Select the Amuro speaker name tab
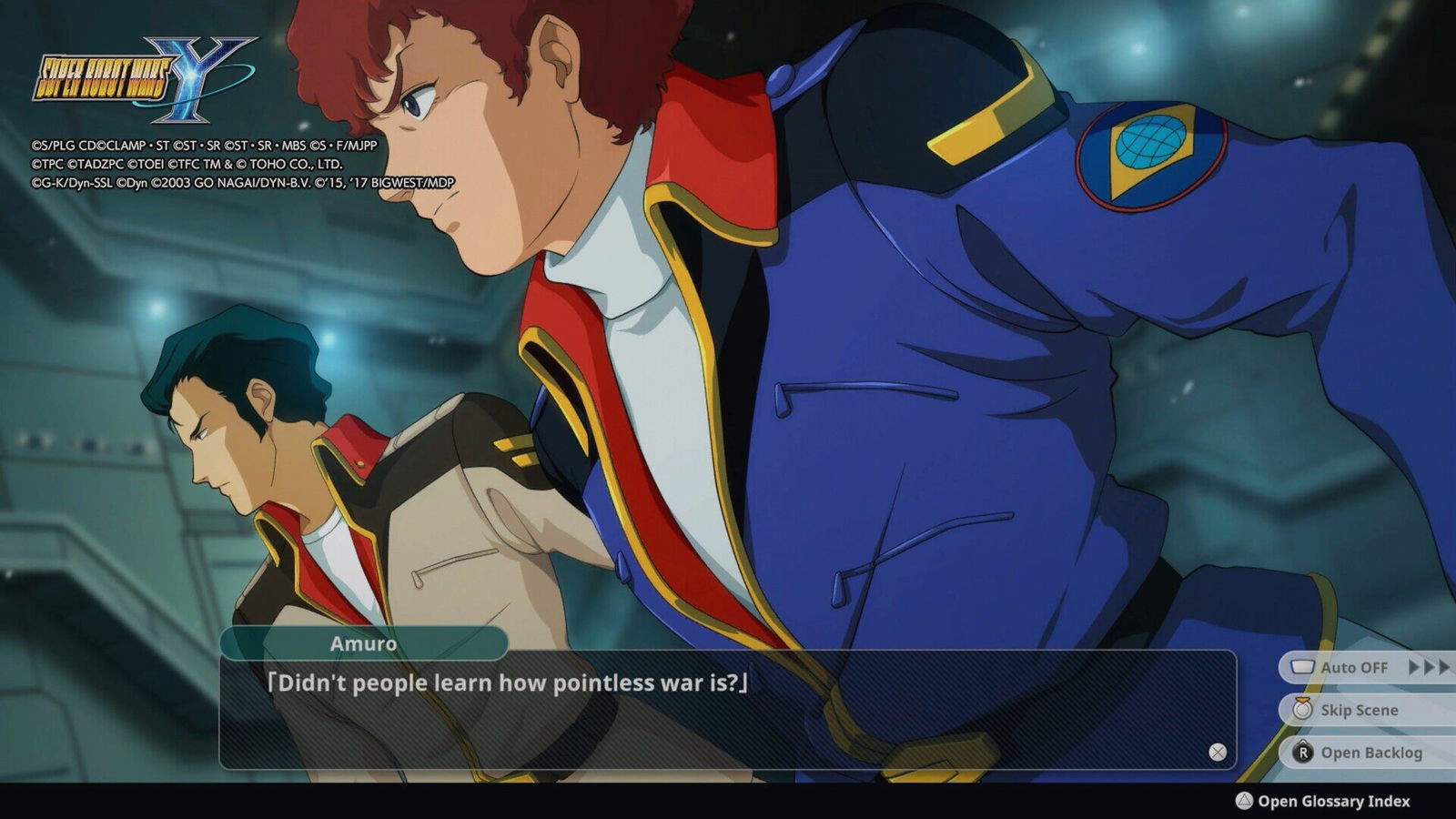The image size is (1456, 819). click(x=362, y=643)
